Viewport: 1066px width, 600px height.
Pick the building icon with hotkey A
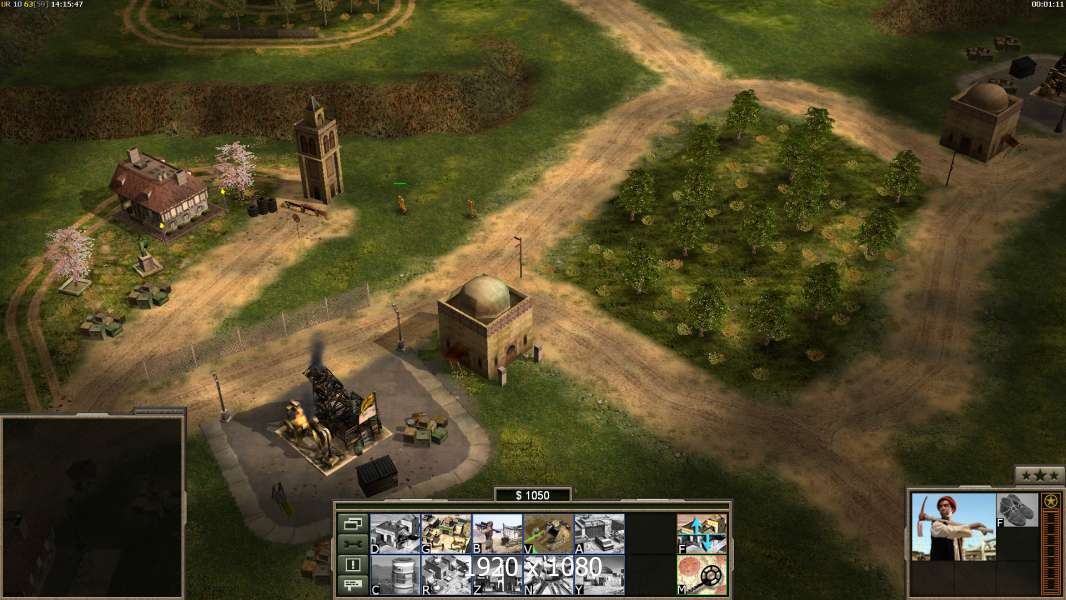tap(599, 533)
